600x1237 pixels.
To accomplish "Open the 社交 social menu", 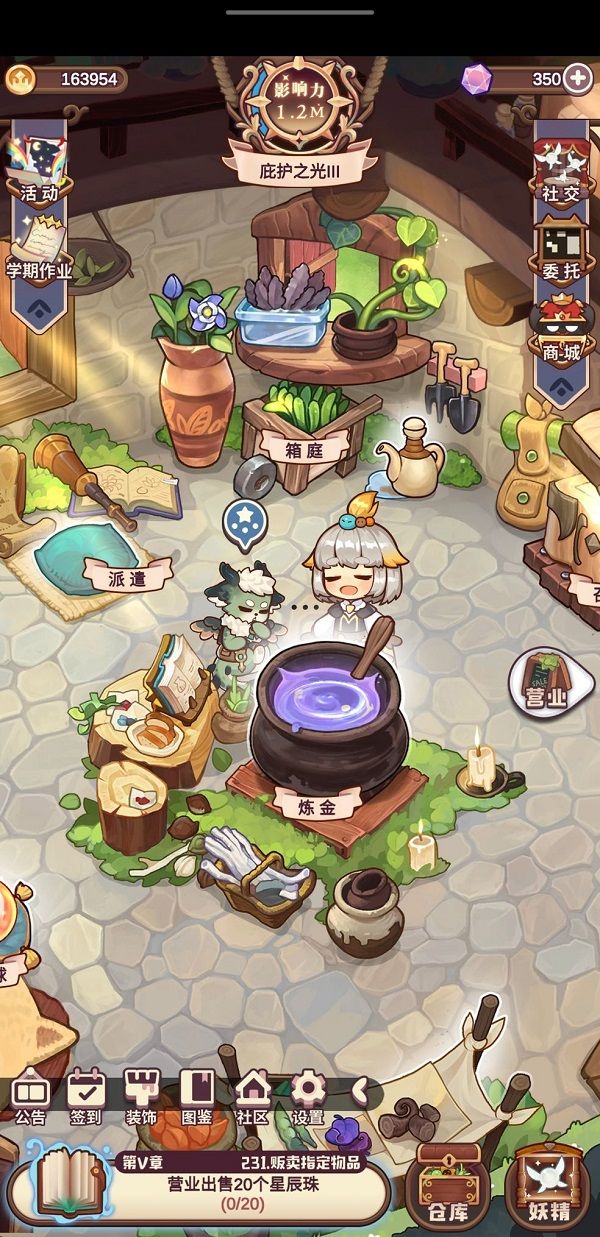I will tap(561, 170).
